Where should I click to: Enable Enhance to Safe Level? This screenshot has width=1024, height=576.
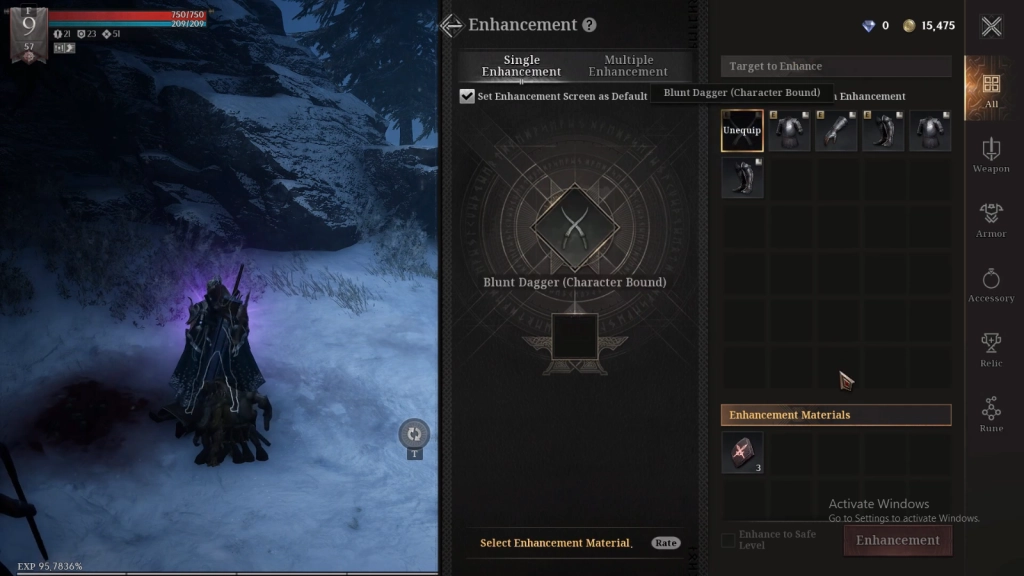tap(728, 540)
